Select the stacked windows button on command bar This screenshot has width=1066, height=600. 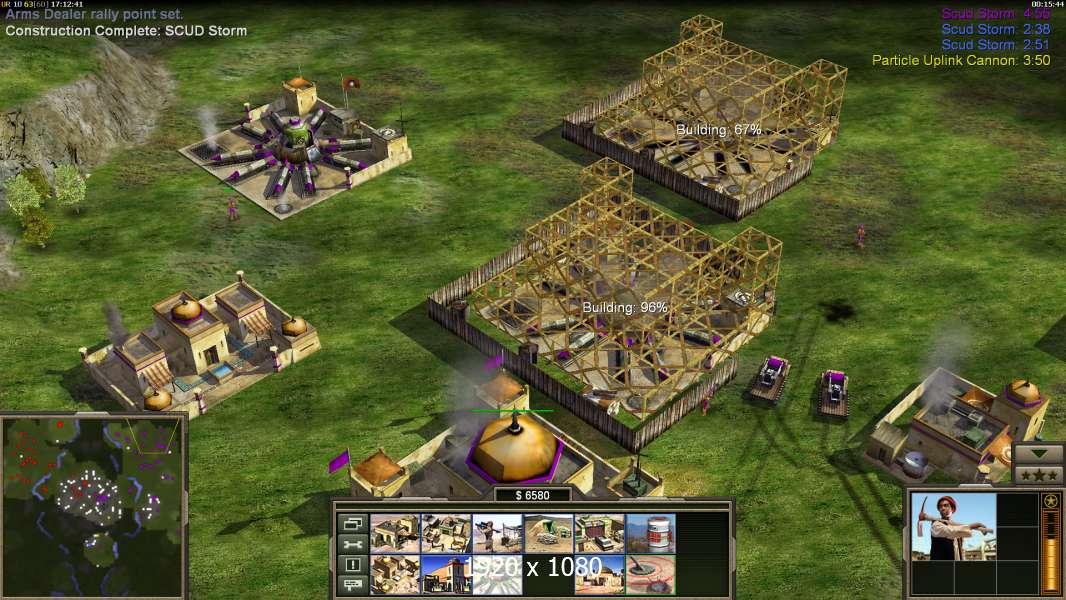[352, 523]
